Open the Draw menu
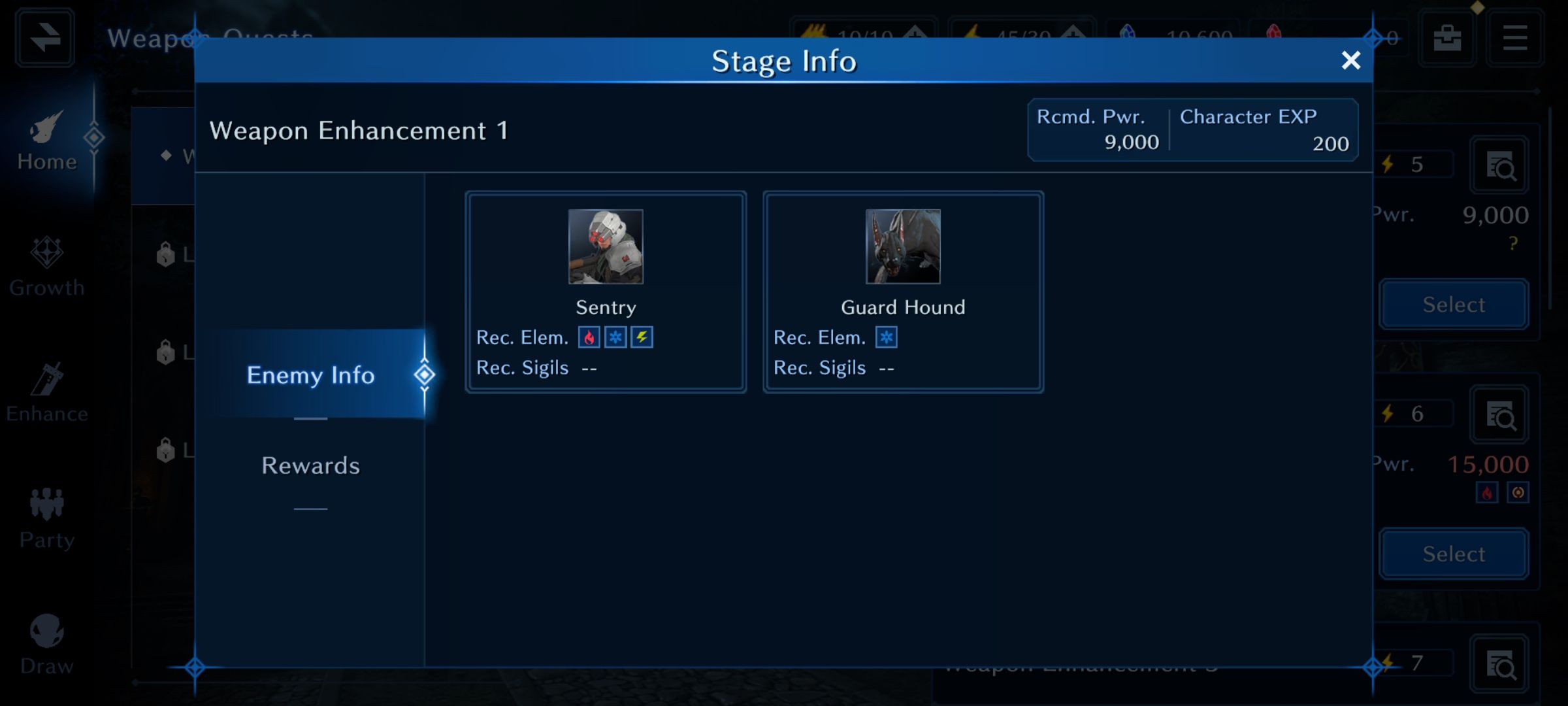 (47, 645)
